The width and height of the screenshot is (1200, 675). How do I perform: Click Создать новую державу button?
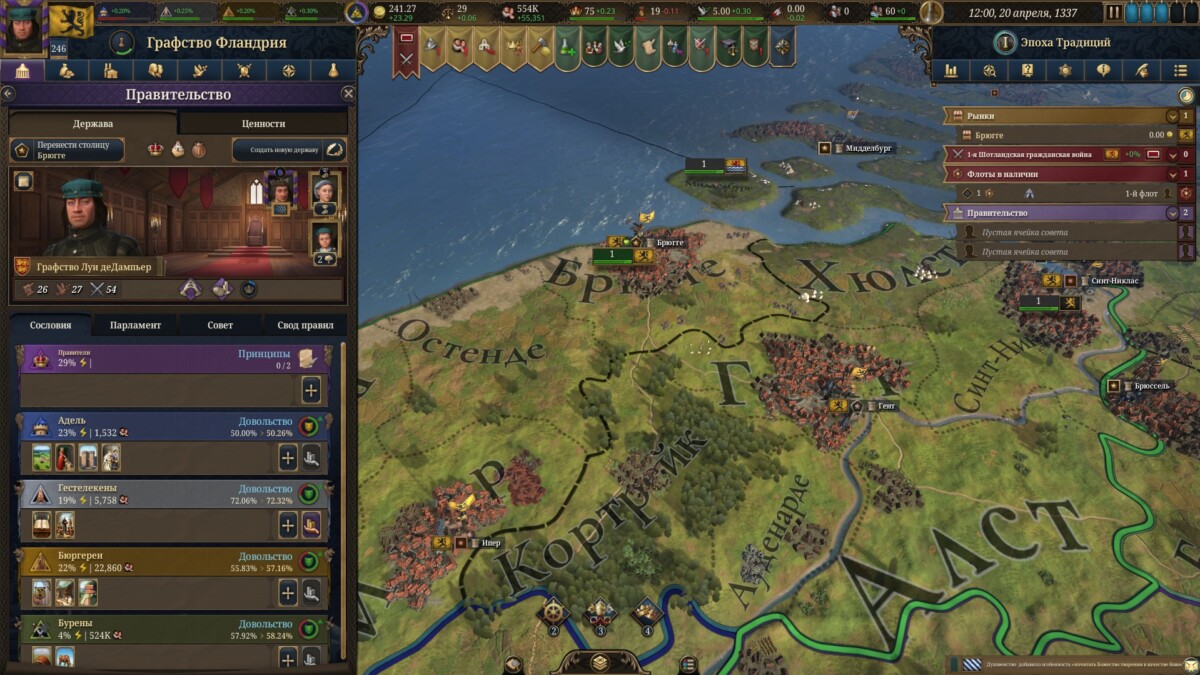point(290,150)
